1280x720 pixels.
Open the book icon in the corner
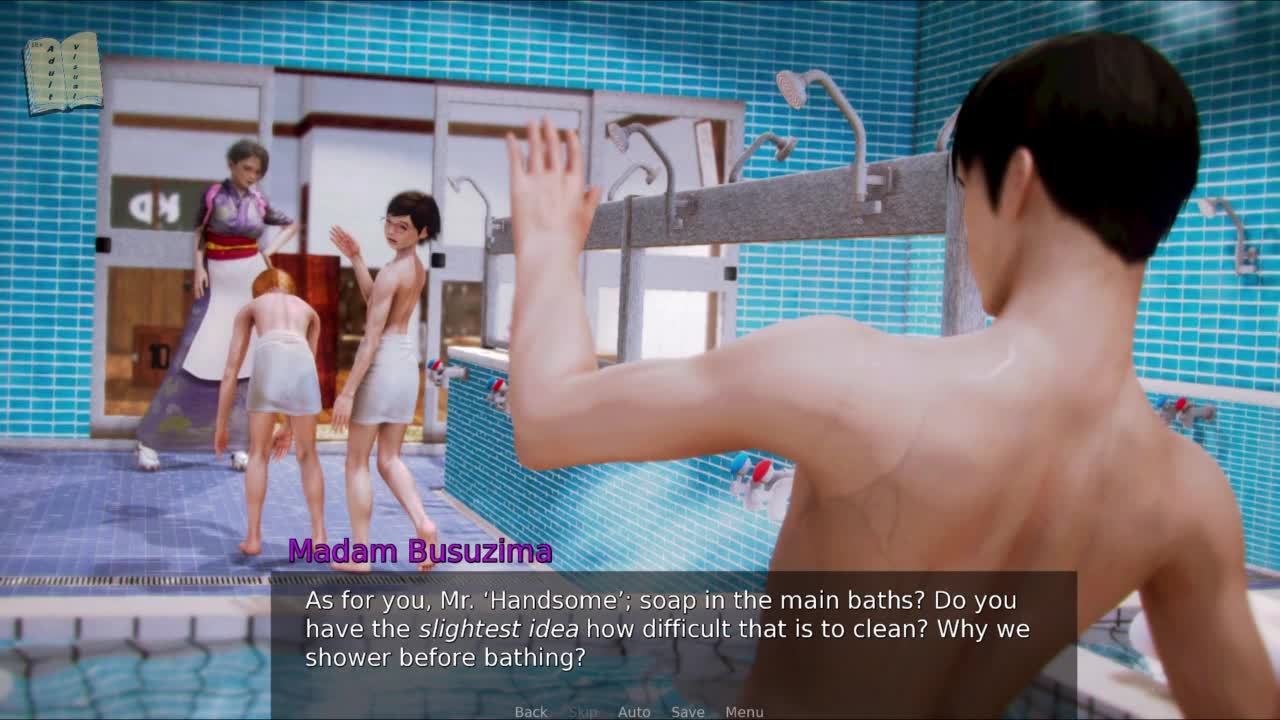click(x=63, y=73)
